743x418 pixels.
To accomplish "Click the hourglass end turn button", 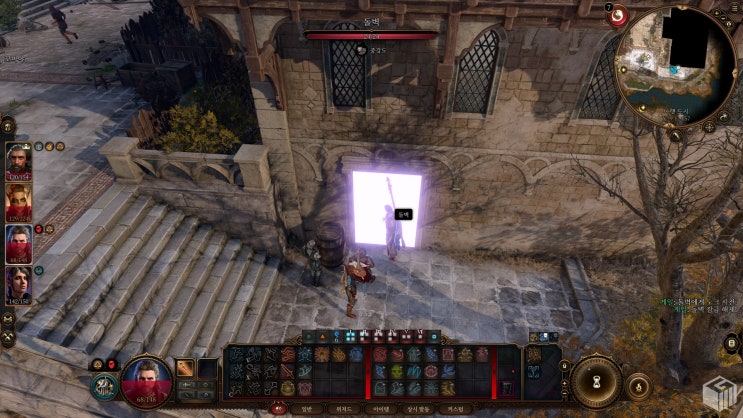I will (x=596, y=381).
